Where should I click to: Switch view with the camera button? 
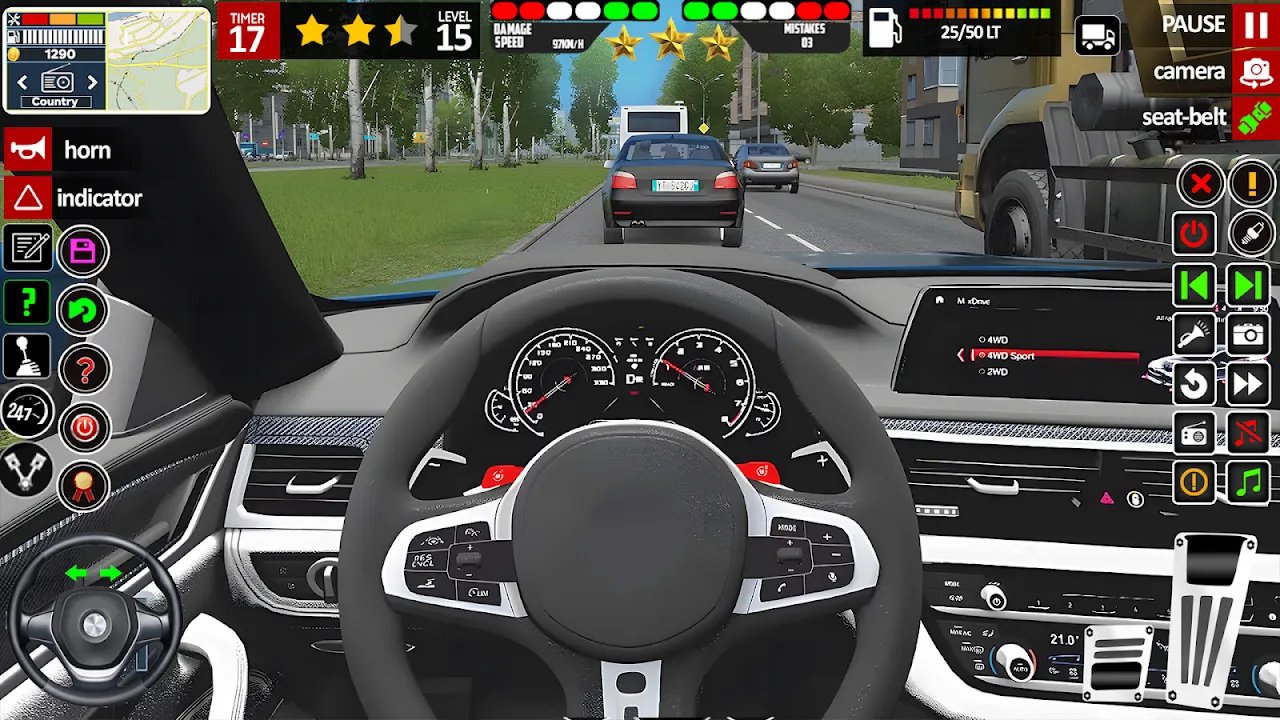1255,72
